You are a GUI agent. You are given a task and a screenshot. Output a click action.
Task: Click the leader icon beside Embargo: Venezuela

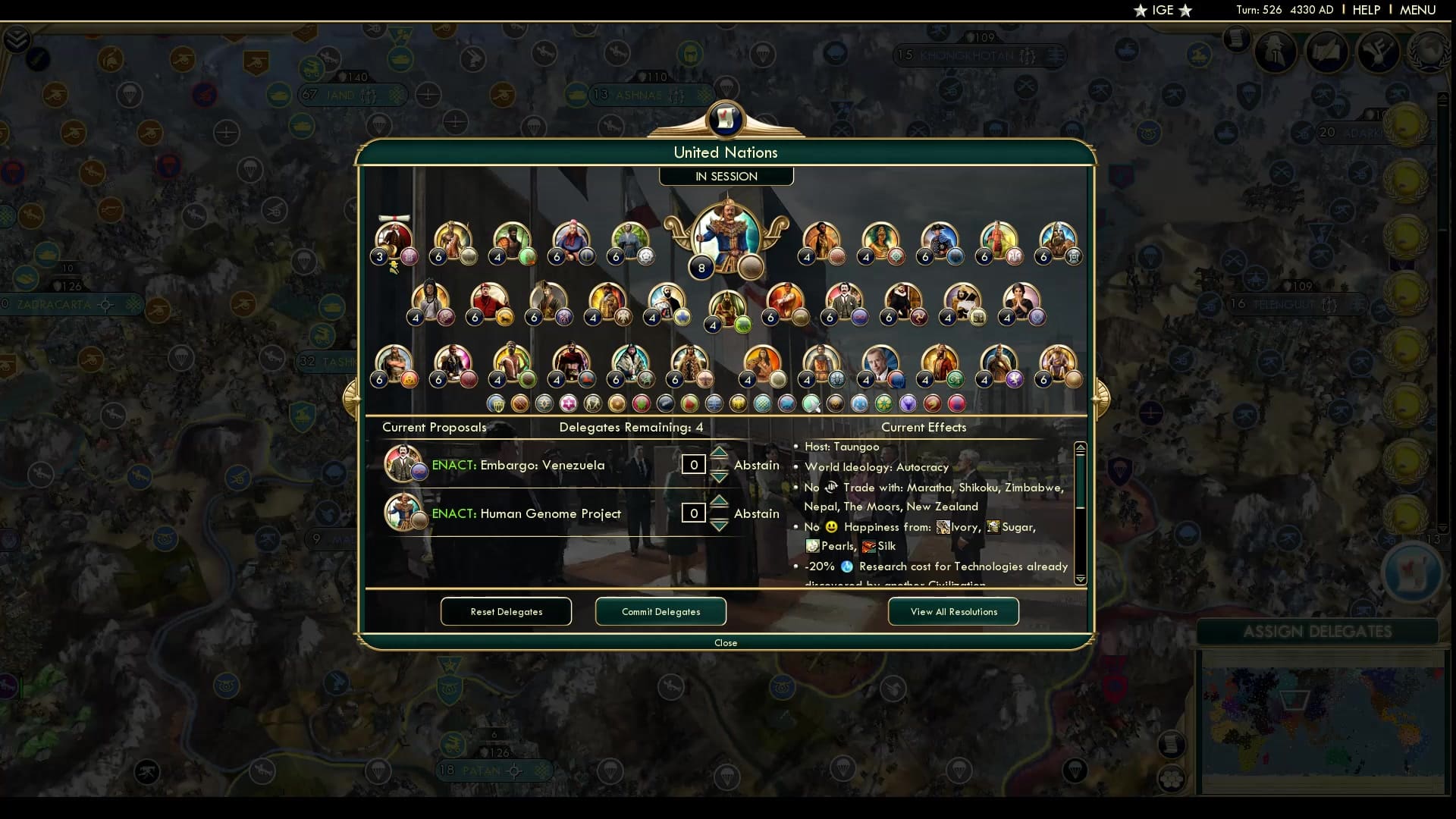coord(404,464)
